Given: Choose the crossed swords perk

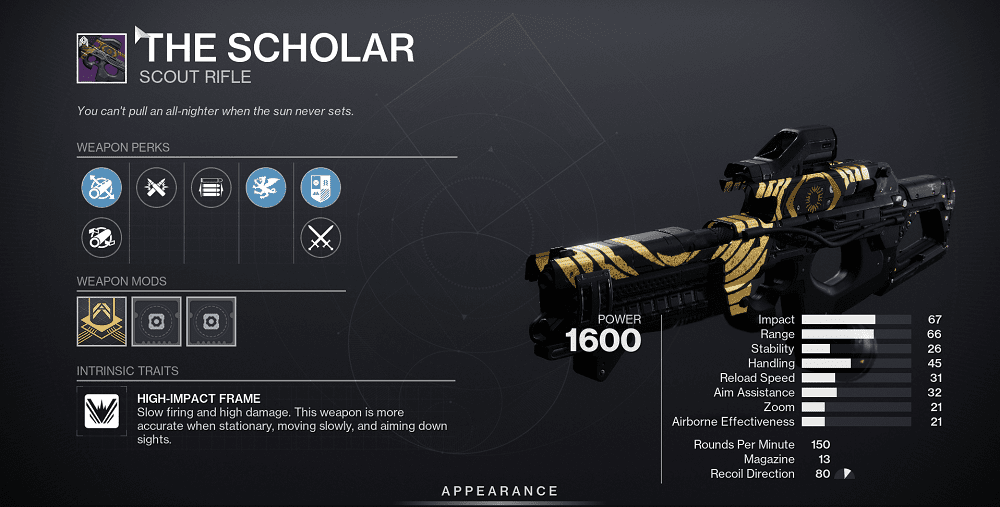Looking at the screenshot, I should pyautogui.click(x=321, y=238).
